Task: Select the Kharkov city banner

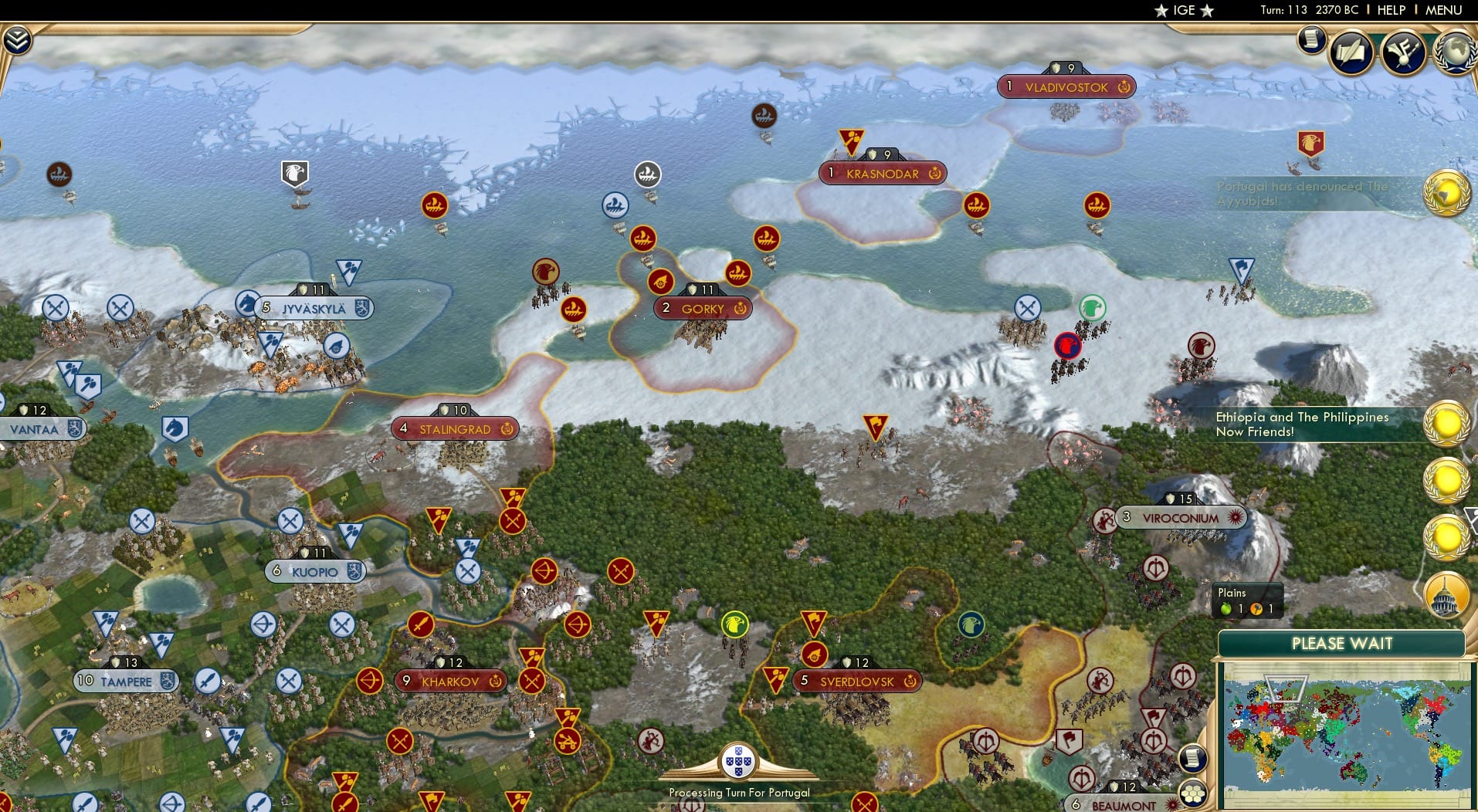Action: pos(450,682)
